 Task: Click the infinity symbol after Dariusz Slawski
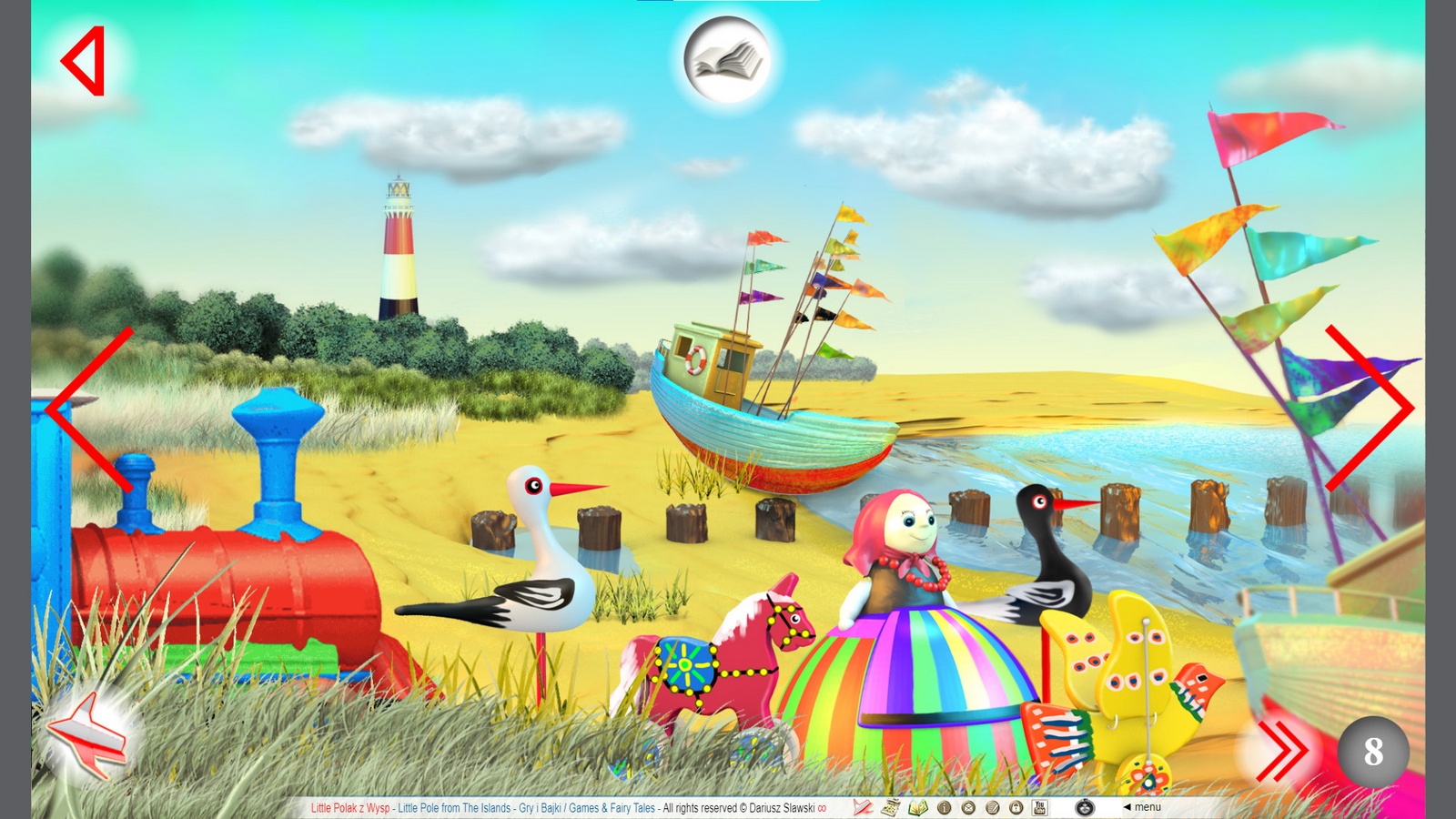[822, 806]
